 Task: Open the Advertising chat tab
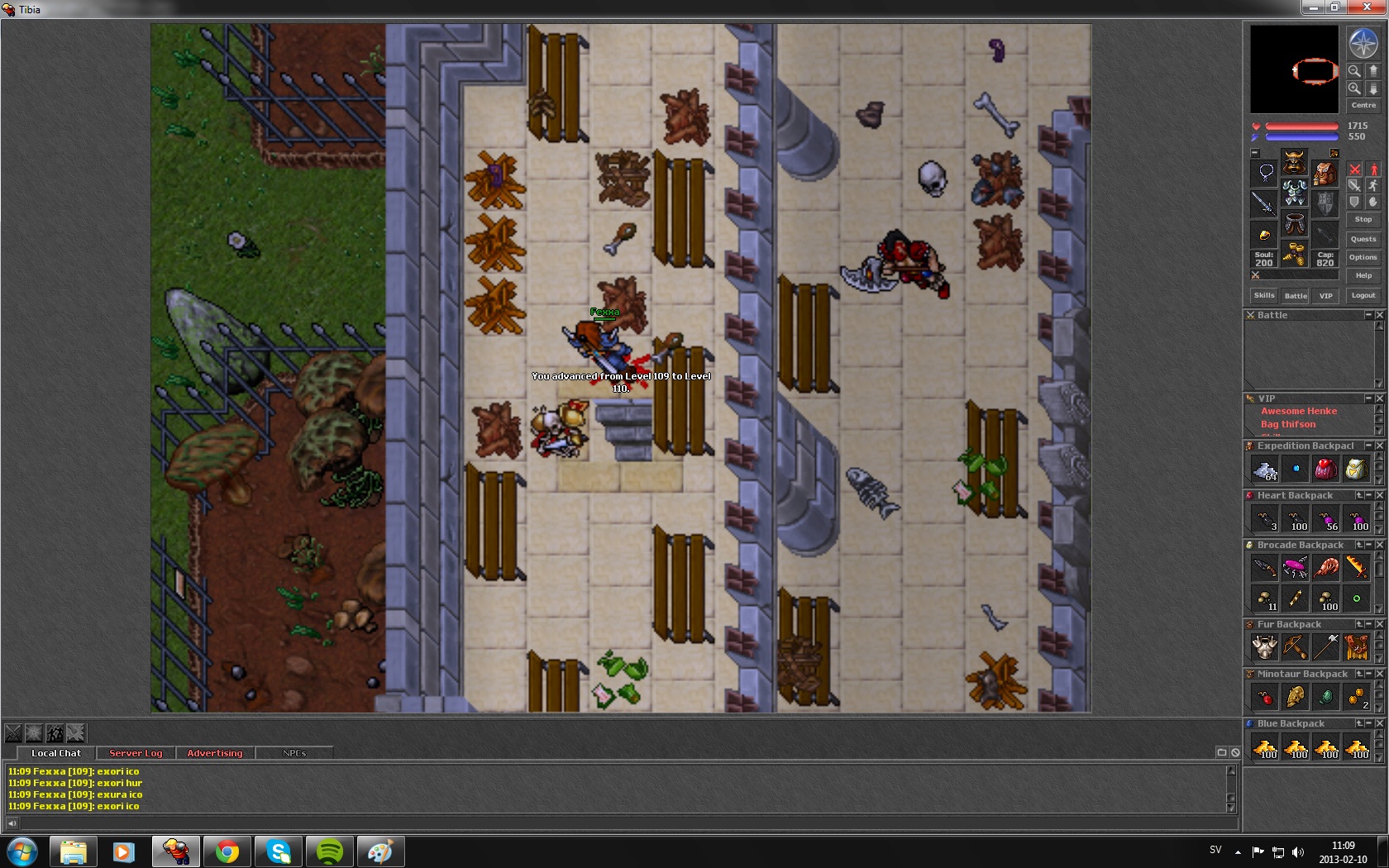(215, 753)
